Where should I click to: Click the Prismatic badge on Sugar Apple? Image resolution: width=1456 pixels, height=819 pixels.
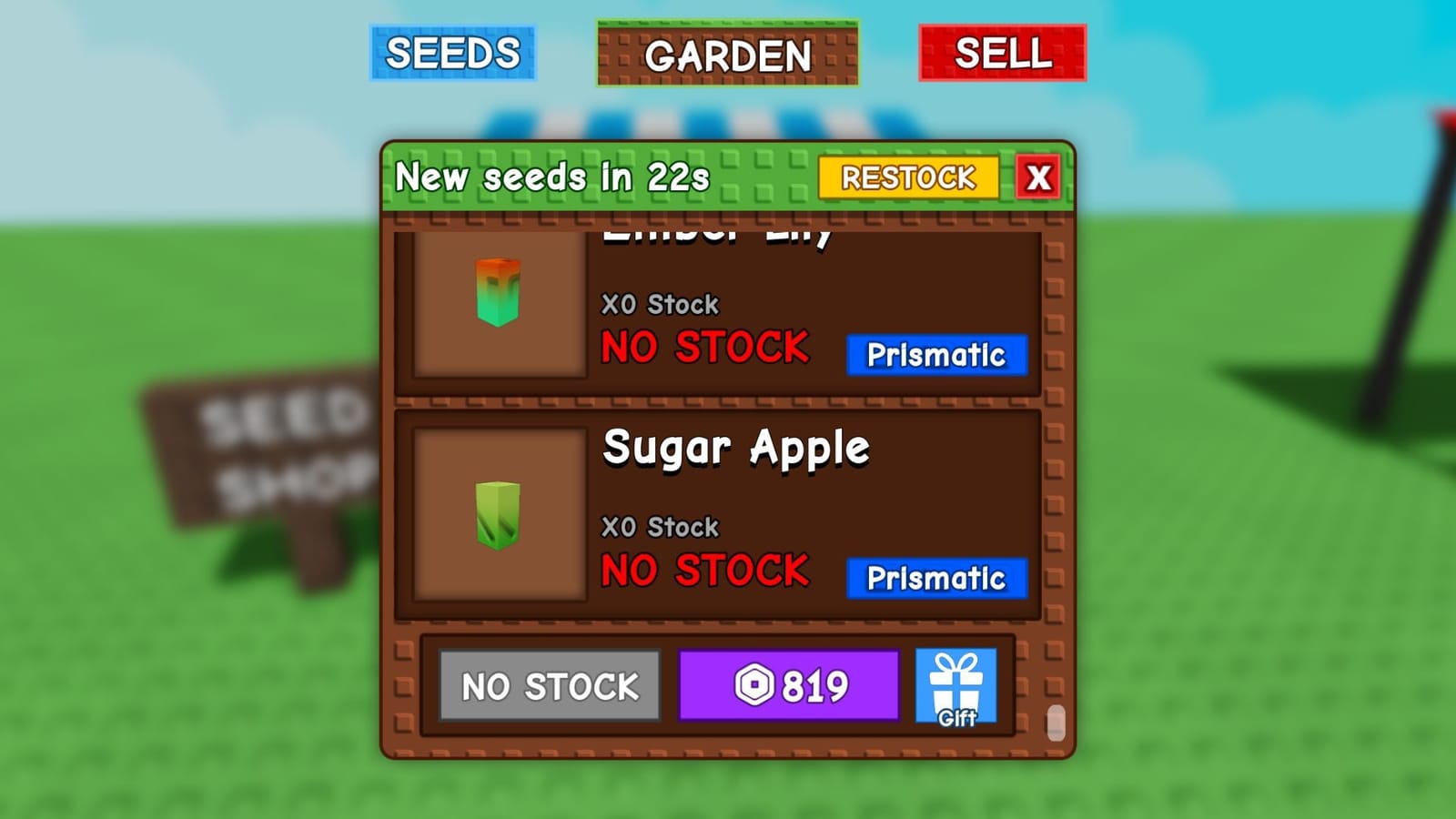pos(935,577)
